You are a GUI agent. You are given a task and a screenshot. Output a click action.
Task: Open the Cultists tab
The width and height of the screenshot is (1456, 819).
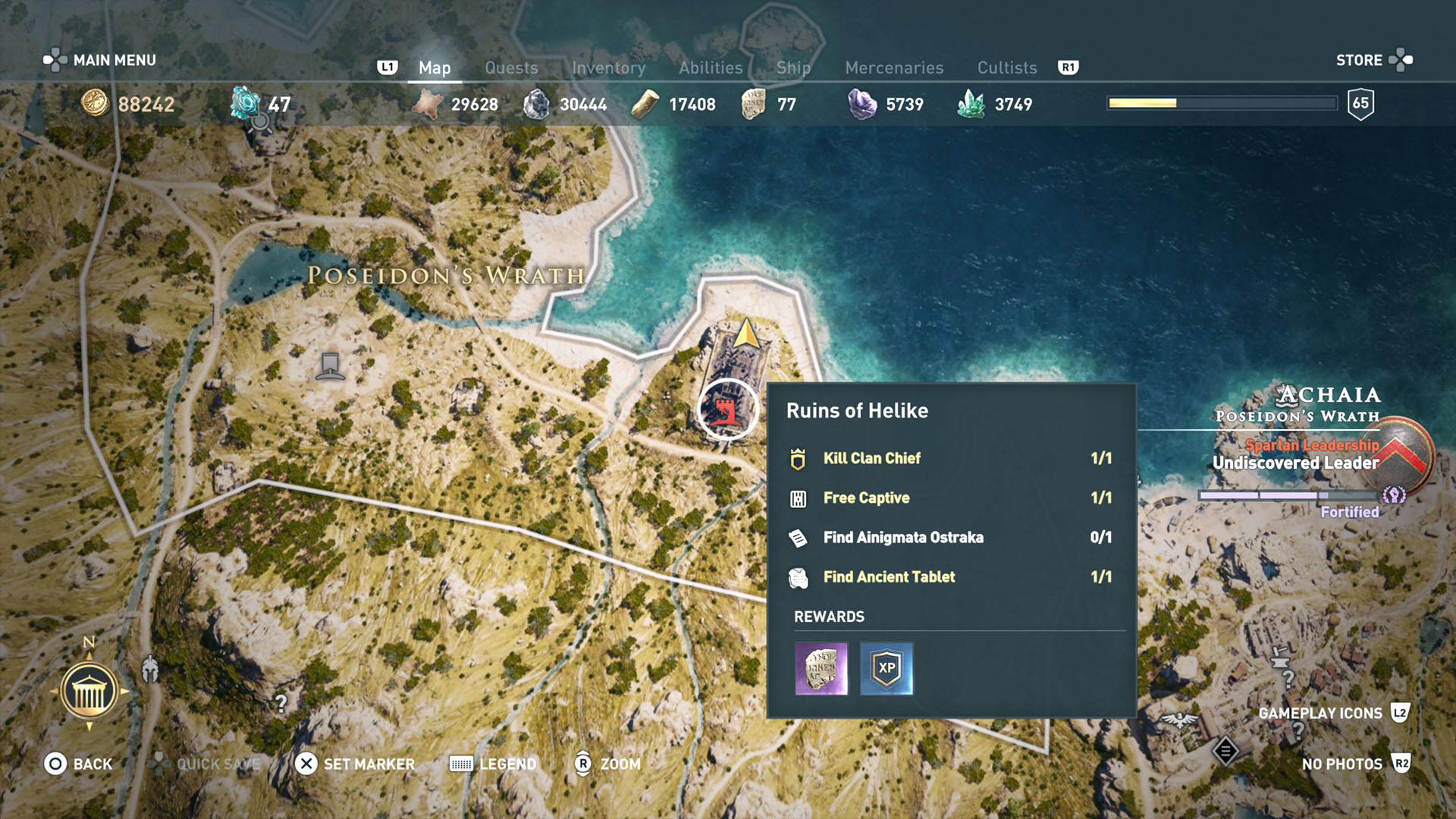click(x=1006, y=67)
